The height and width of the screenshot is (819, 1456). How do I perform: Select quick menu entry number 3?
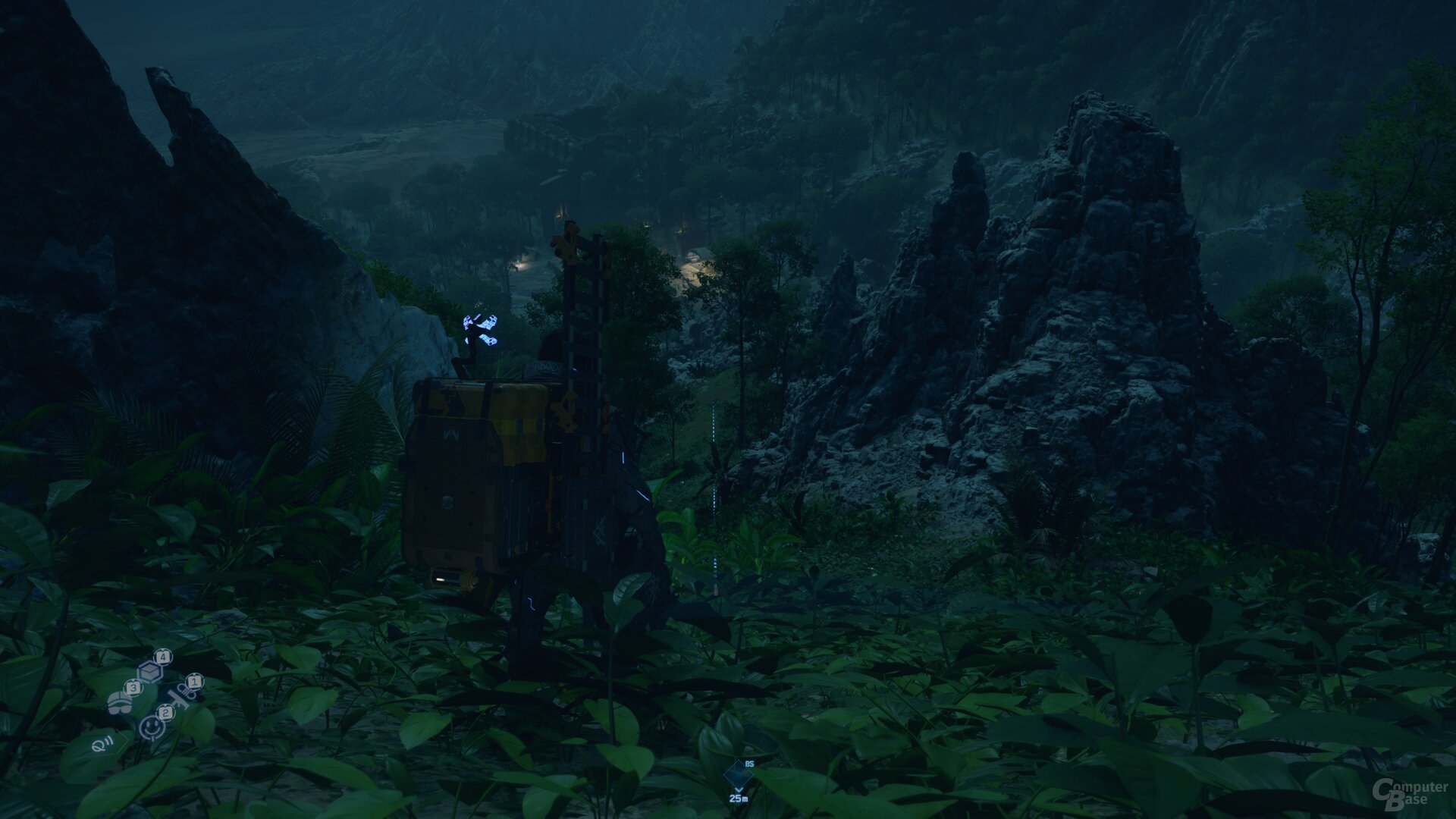133,688
